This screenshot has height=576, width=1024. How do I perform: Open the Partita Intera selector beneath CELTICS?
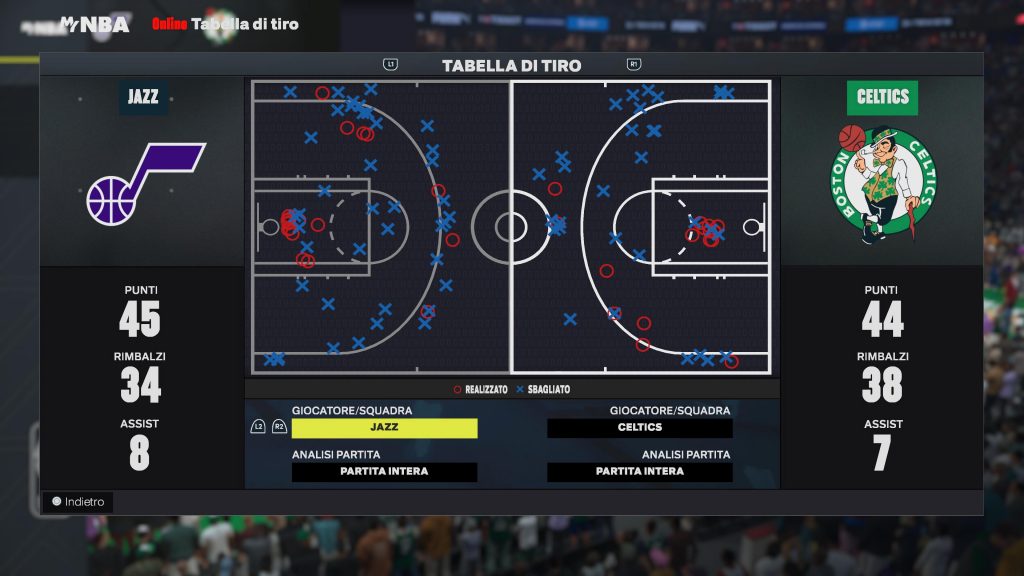(x=639, y=472)
